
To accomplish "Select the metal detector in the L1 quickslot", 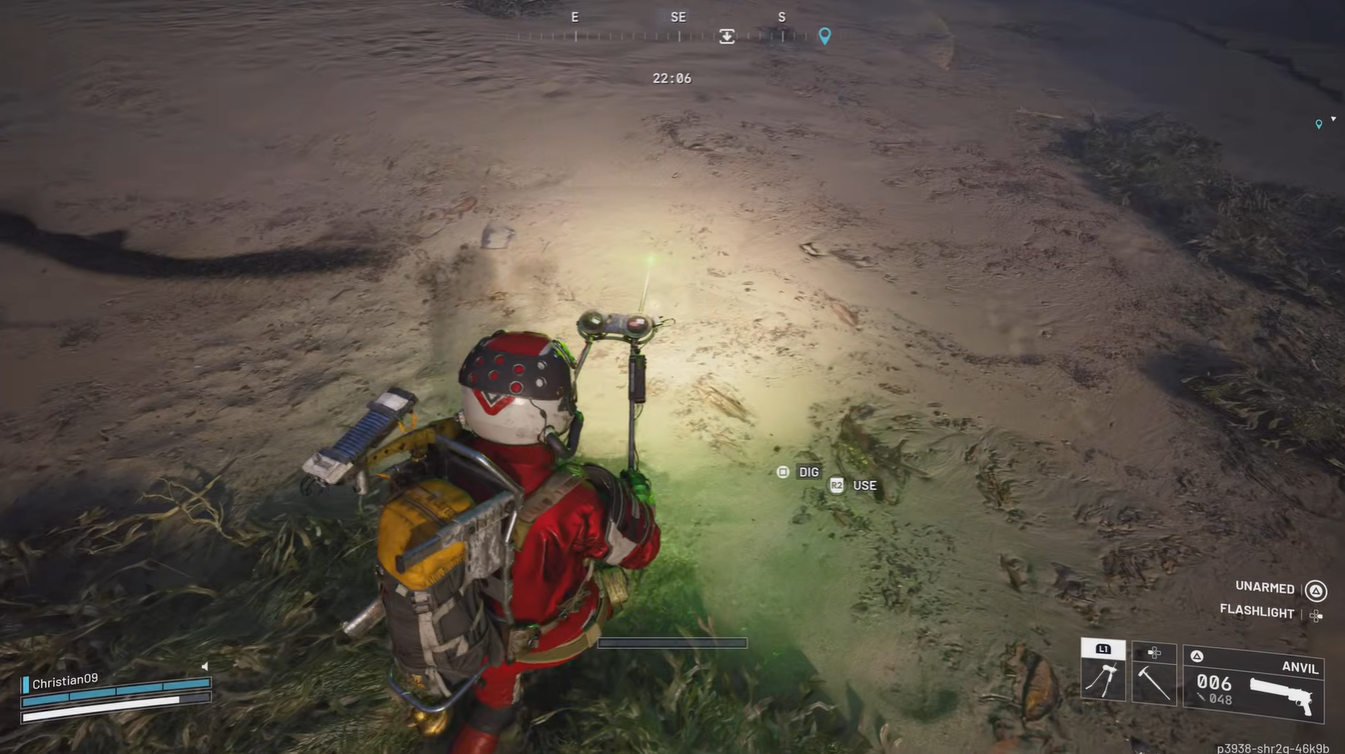I will point(1103,676).
